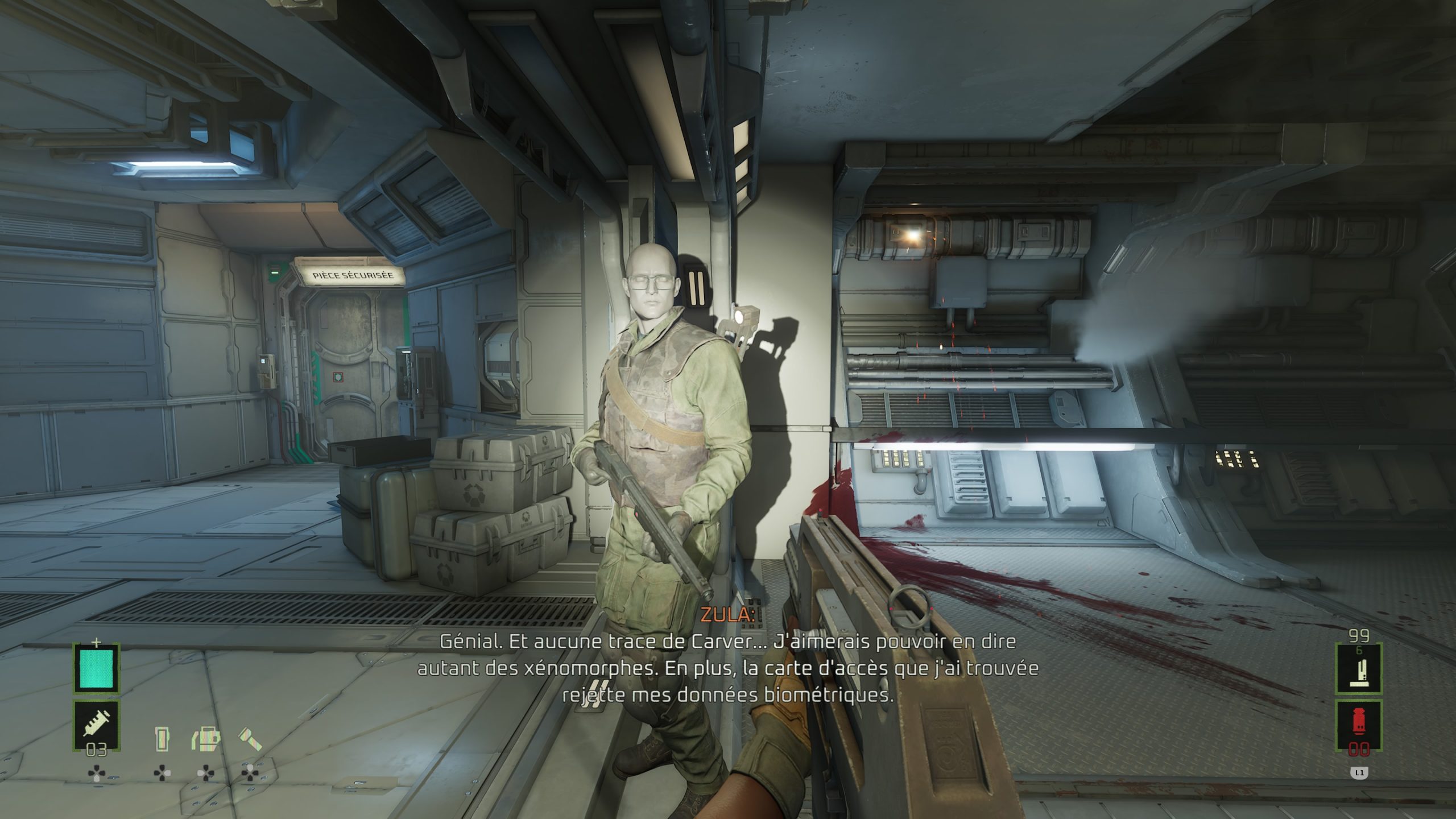The image size is (1456, 819).
Task: Select the handheld tablet device icon
Action: point(162,739)
